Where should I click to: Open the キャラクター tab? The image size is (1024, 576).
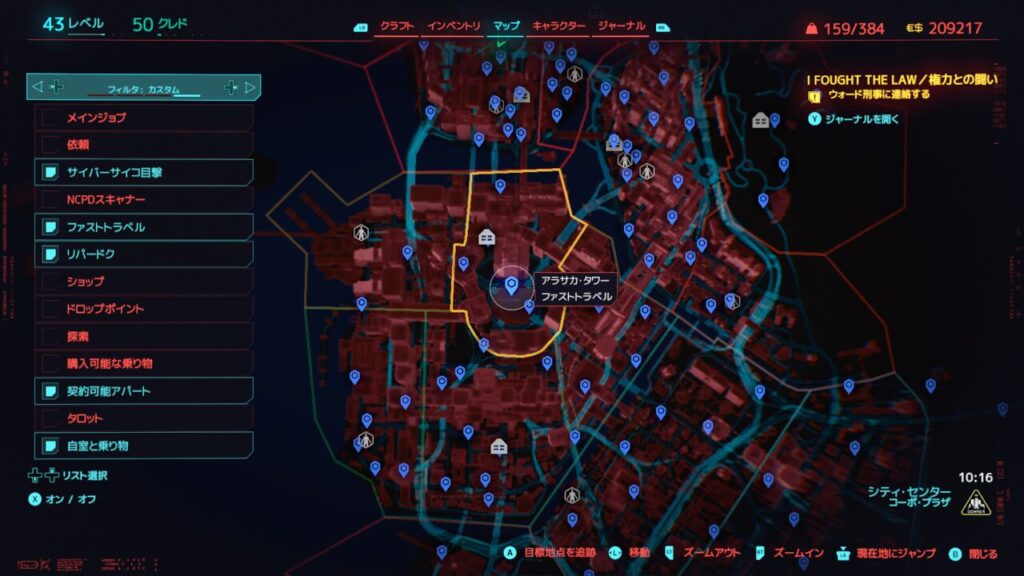point(559,26)
